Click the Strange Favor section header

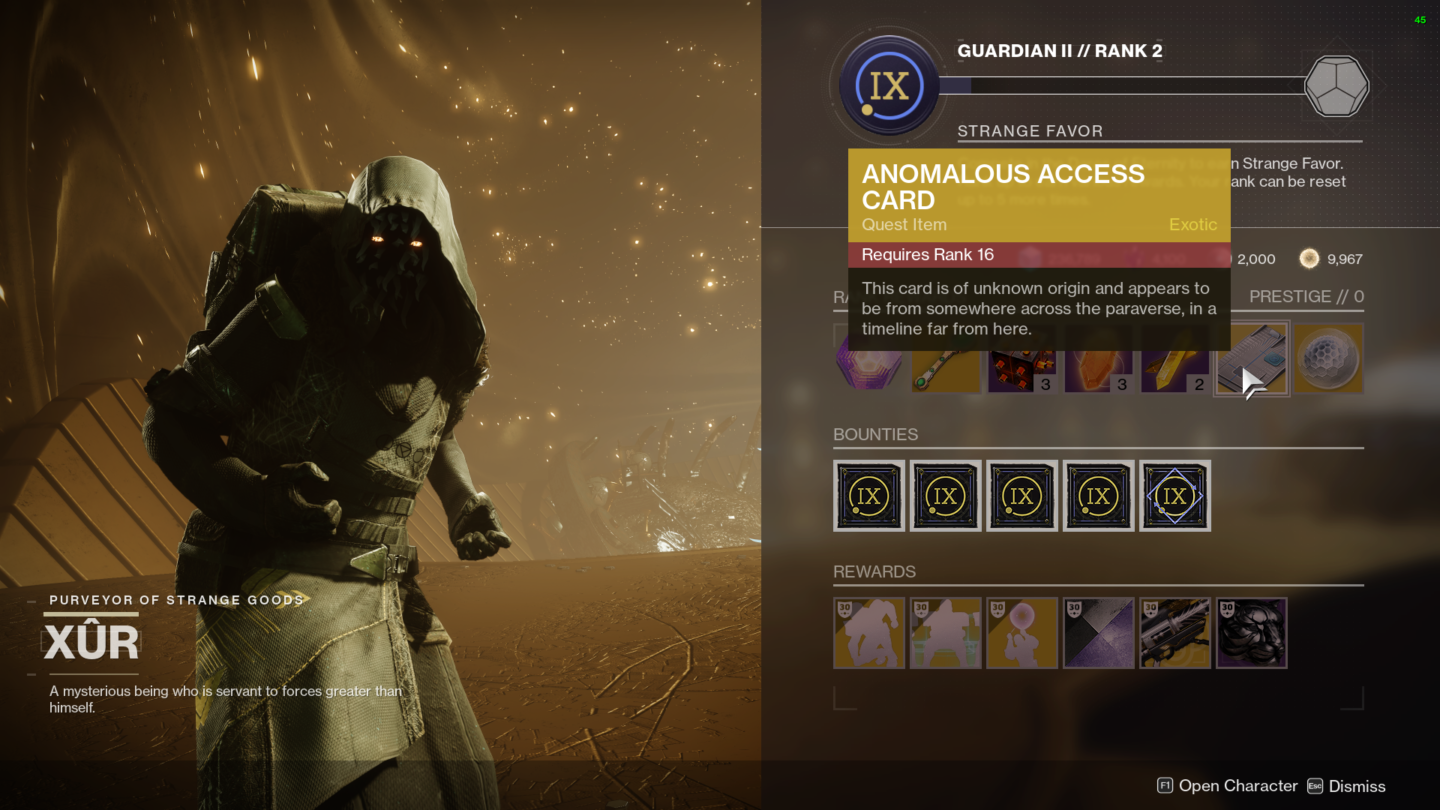[1031, 131]
